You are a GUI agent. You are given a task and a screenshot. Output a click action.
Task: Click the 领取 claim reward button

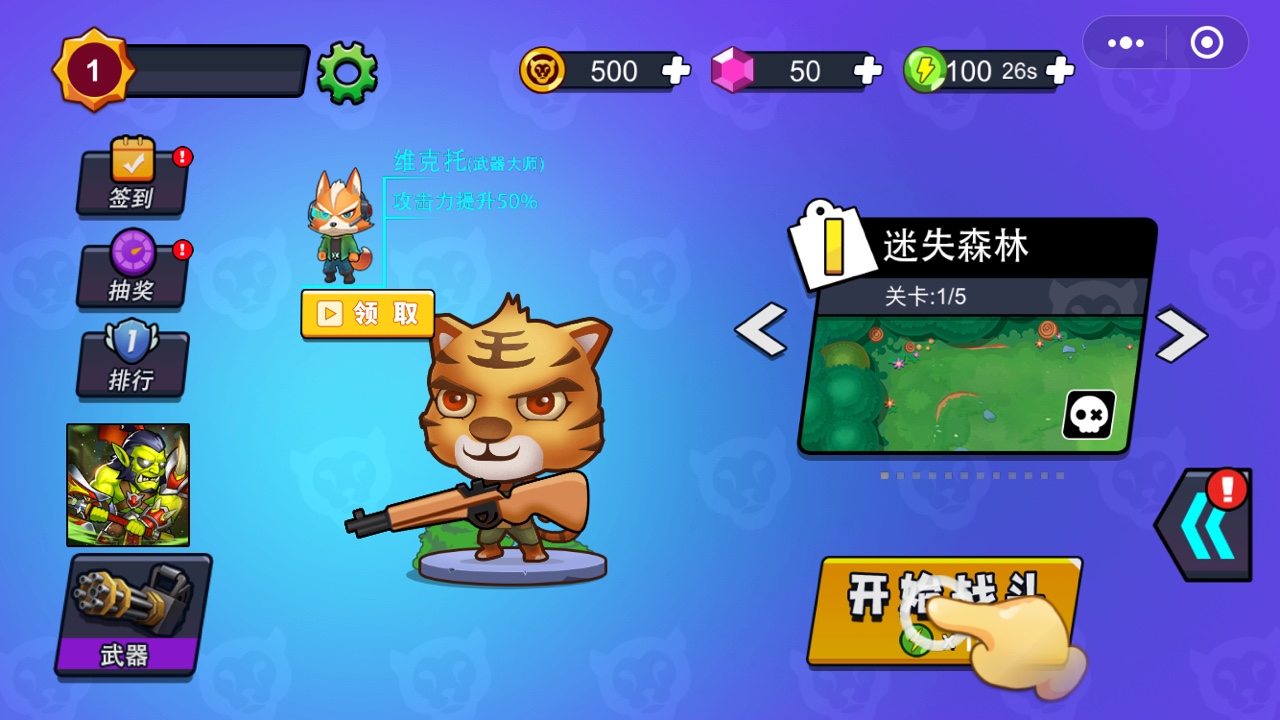coord(367,313)
